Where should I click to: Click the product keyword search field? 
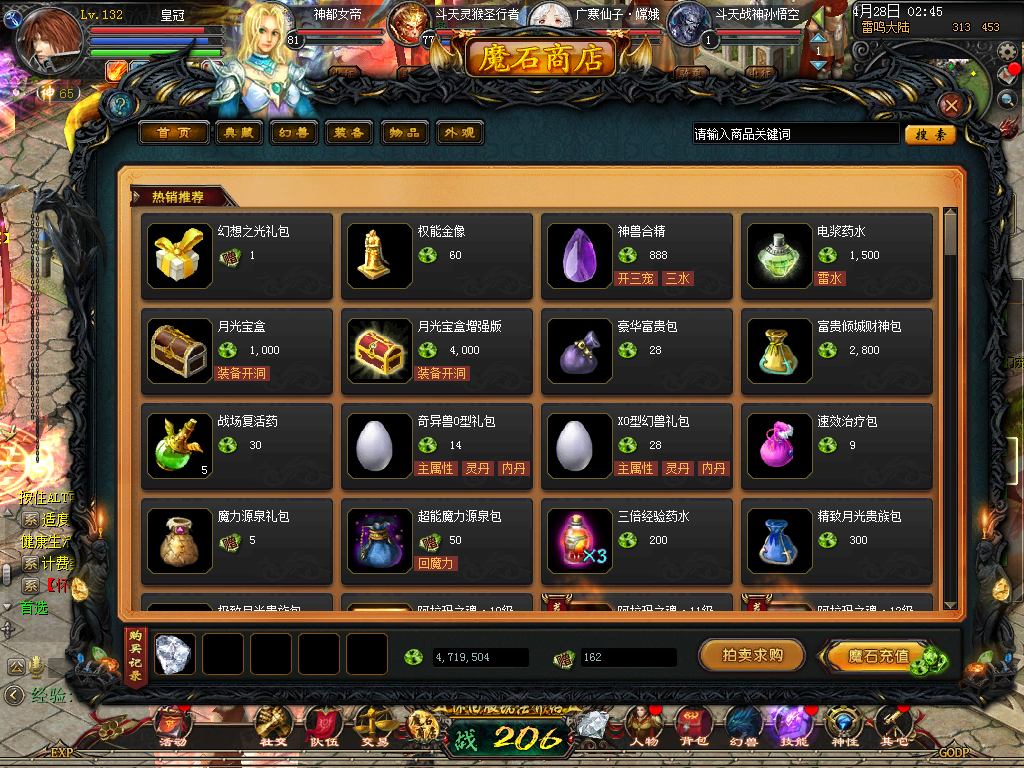tap(795, 134)
